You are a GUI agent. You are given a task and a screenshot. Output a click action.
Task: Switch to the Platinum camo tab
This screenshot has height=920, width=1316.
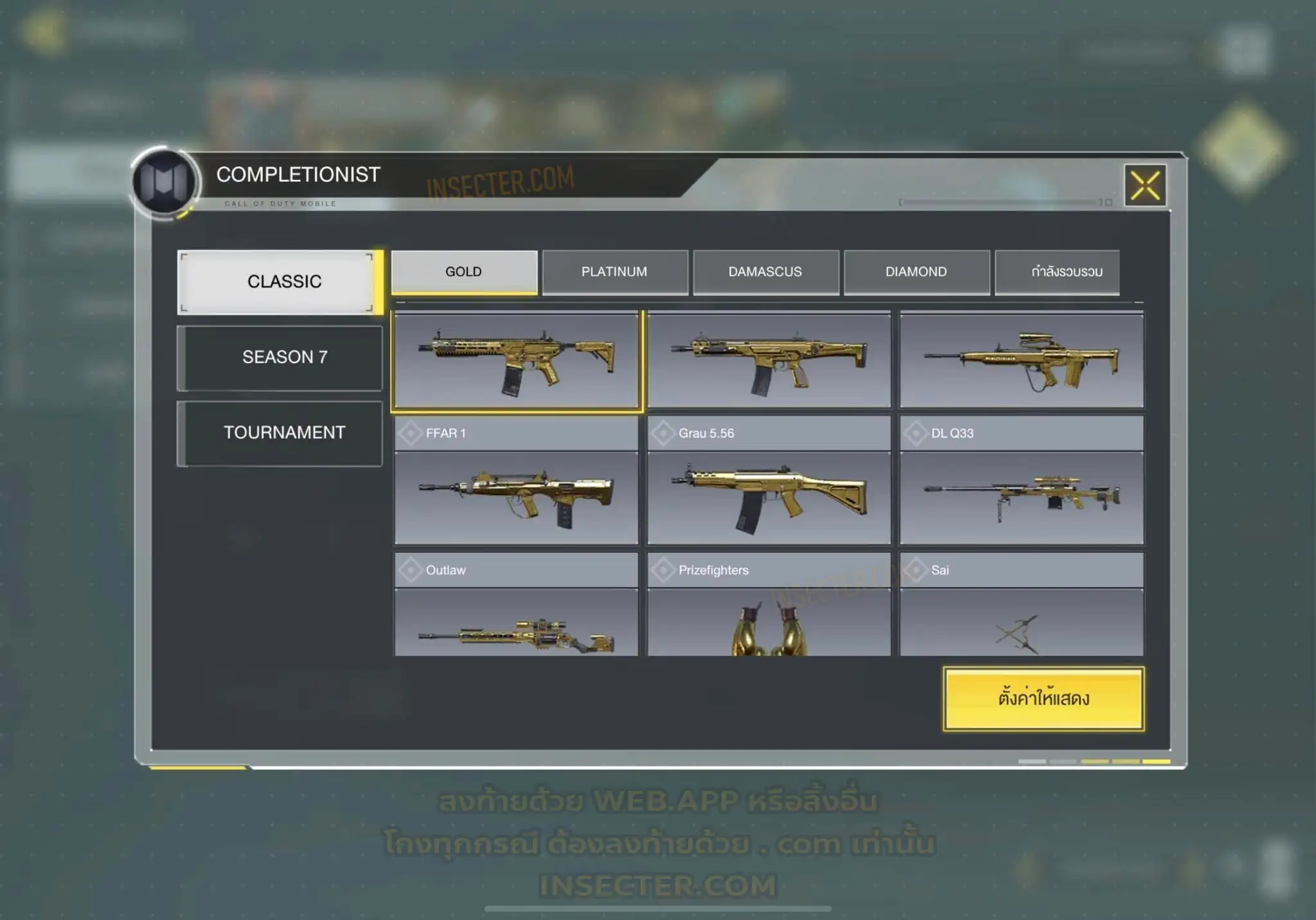(x=614, y=272)
